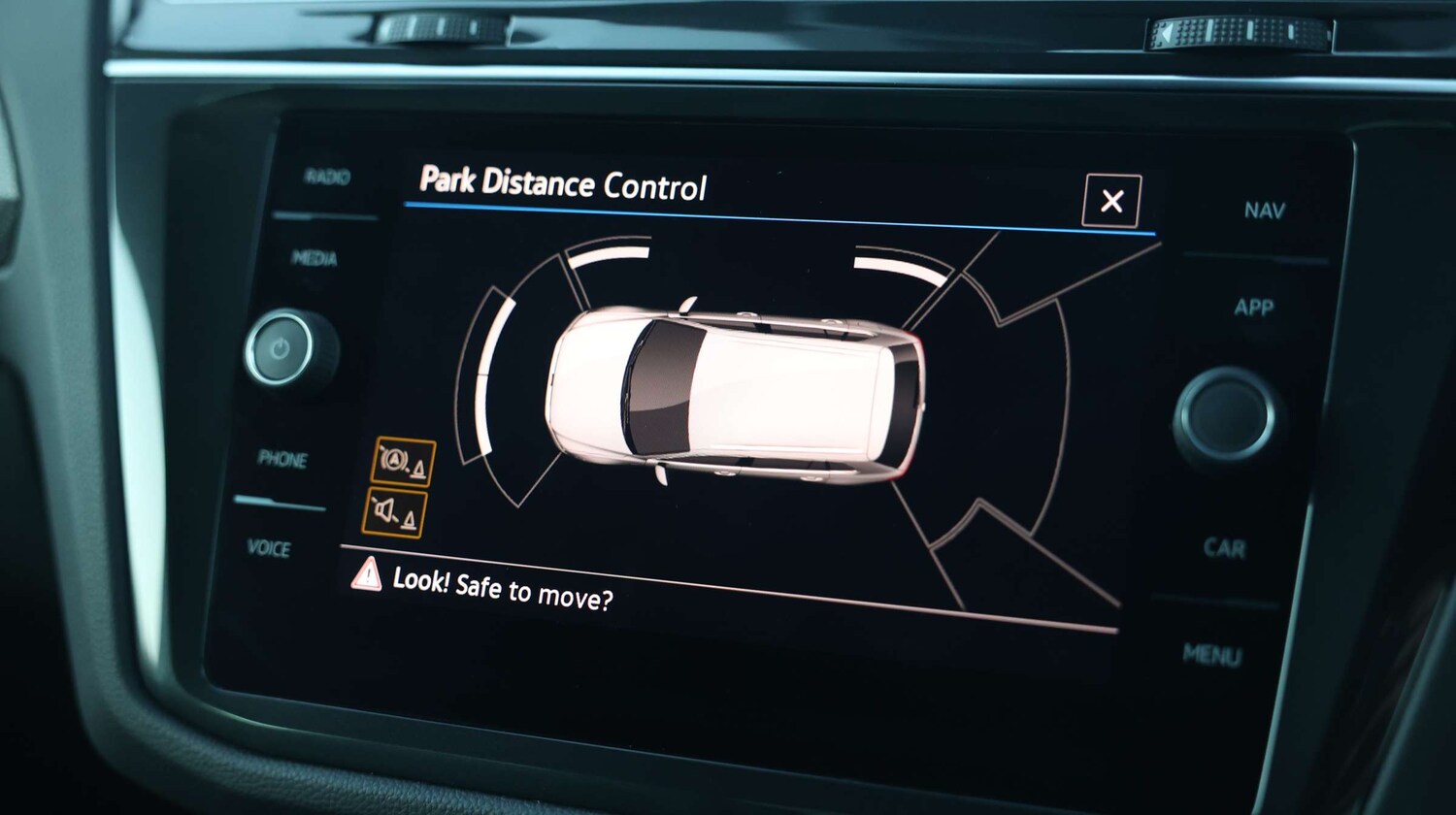Open the PHONE menu
1456x815 pixels.
tap(282, 459)
